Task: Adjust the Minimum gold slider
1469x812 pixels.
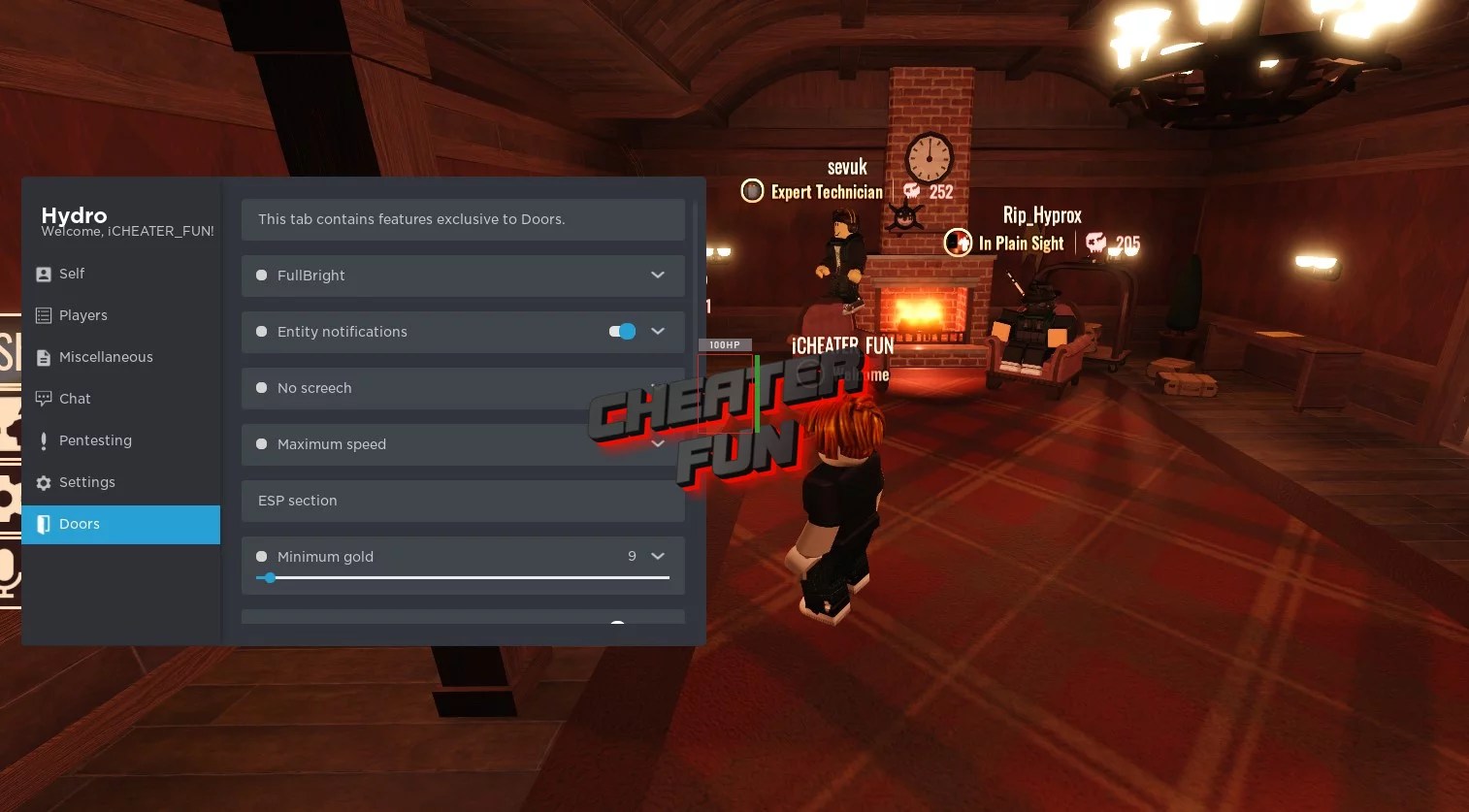Action: (269, 577)
